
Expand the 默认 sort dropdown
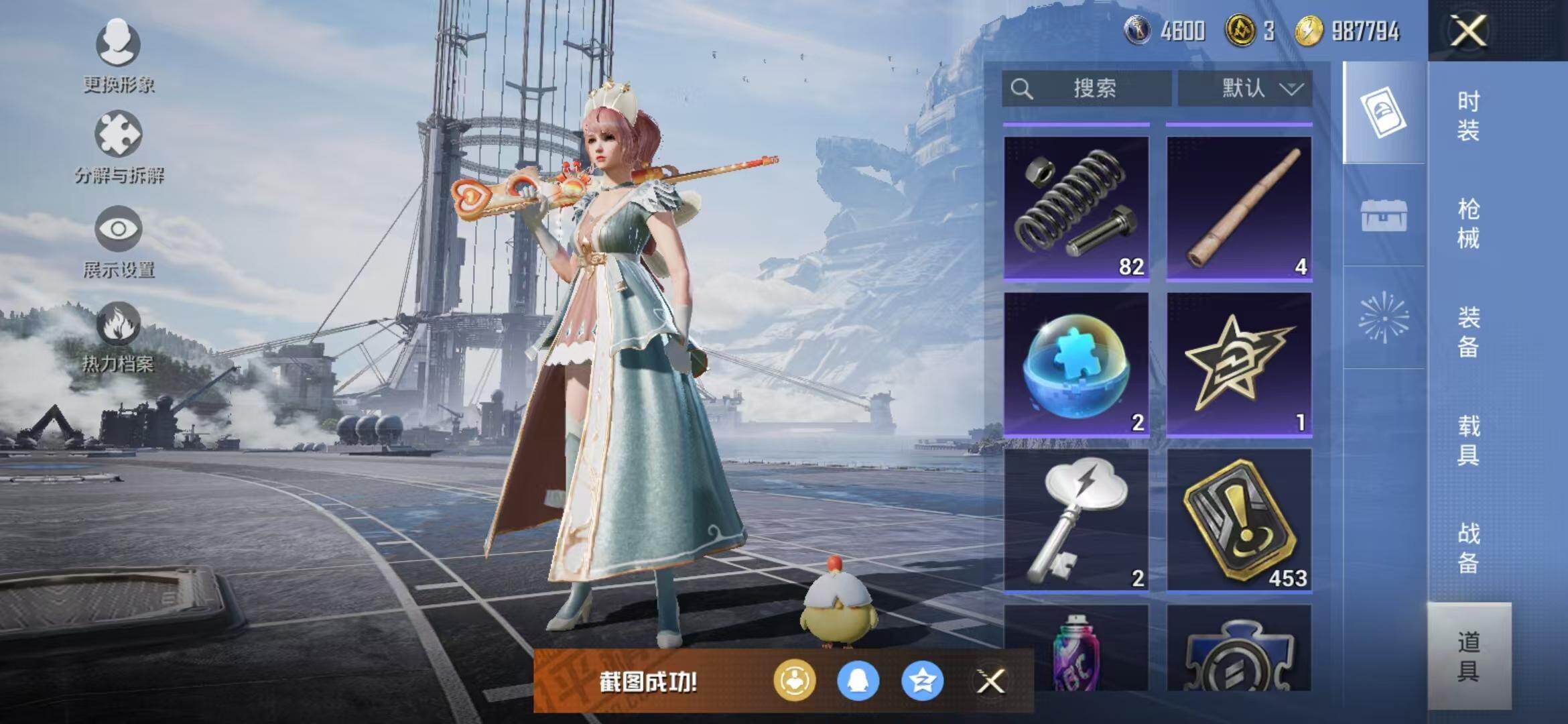[x=1245, y=88]
